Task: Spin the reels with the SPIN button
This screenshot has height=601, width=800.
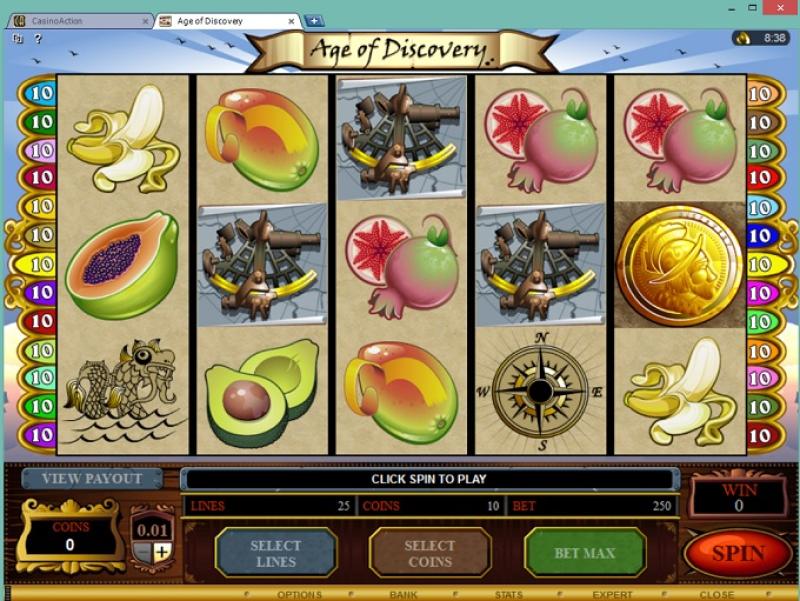Action: (737, 553)
